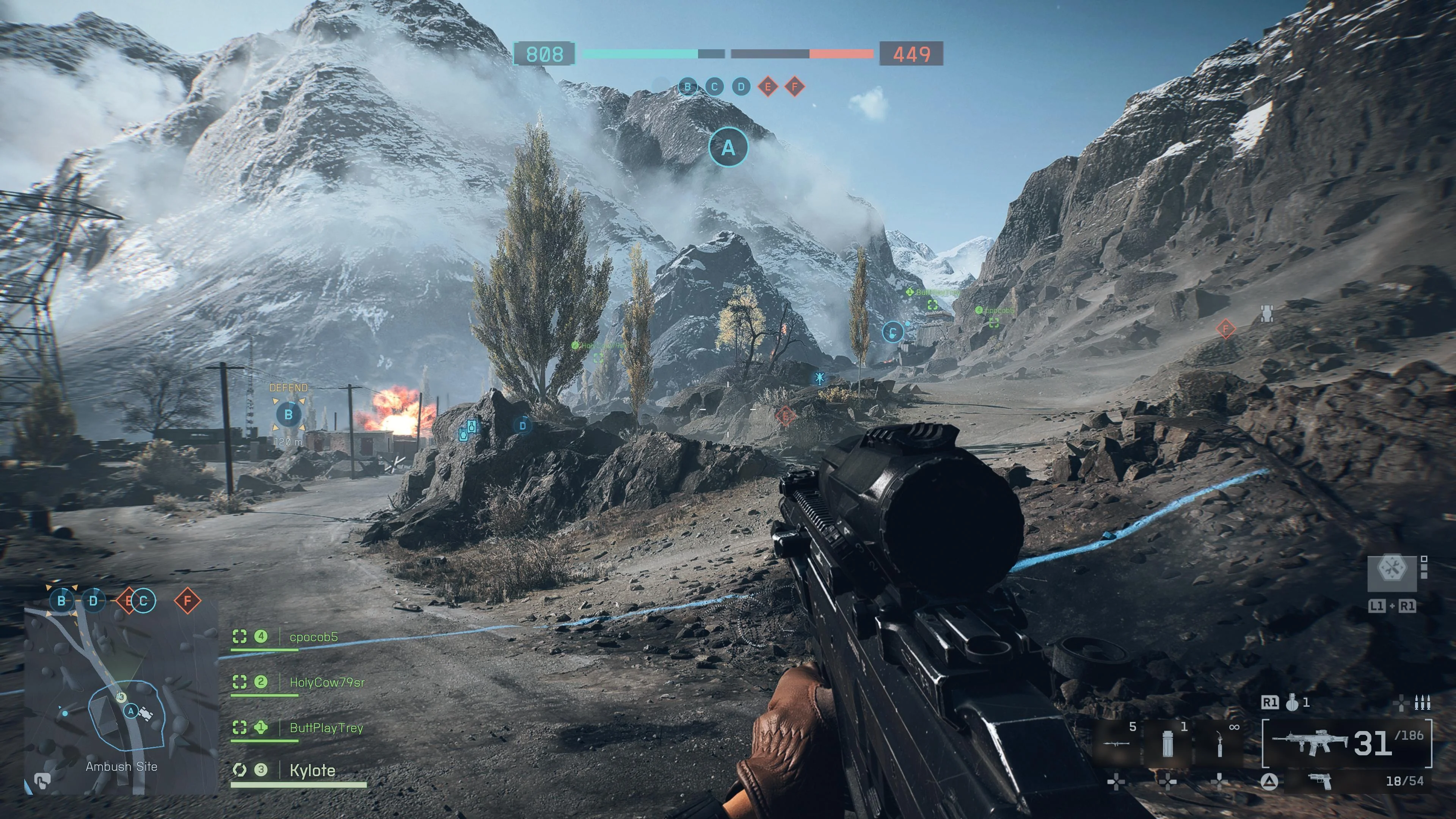Select the D flag icon above the minimap
The width and height of the screenshot is (1456, 819).
[93, 601]
